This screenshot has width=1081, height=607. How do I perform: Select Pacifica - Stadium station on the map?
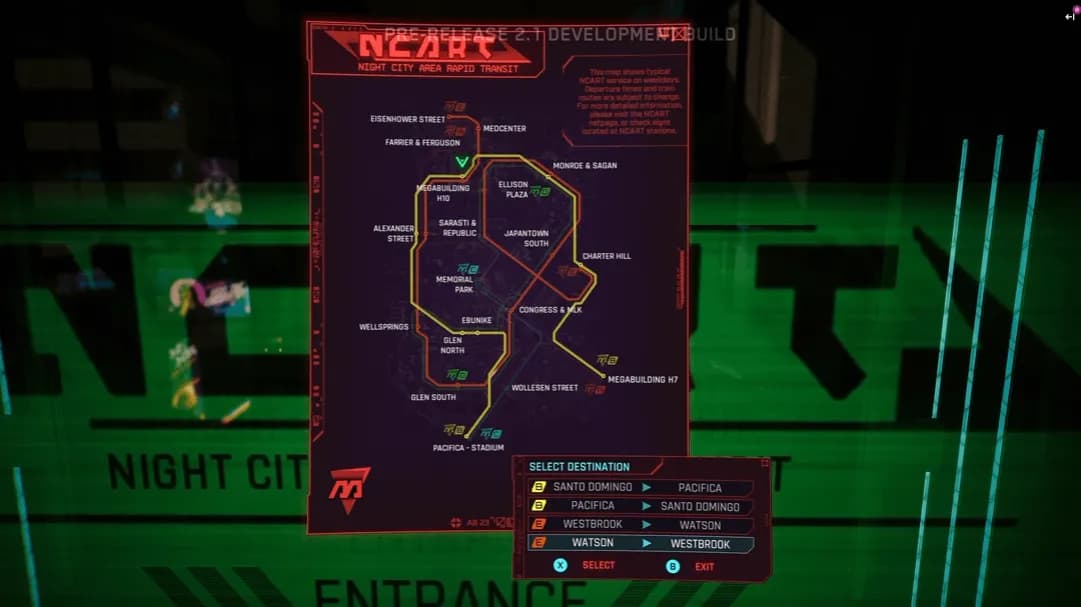pos(468,447)
